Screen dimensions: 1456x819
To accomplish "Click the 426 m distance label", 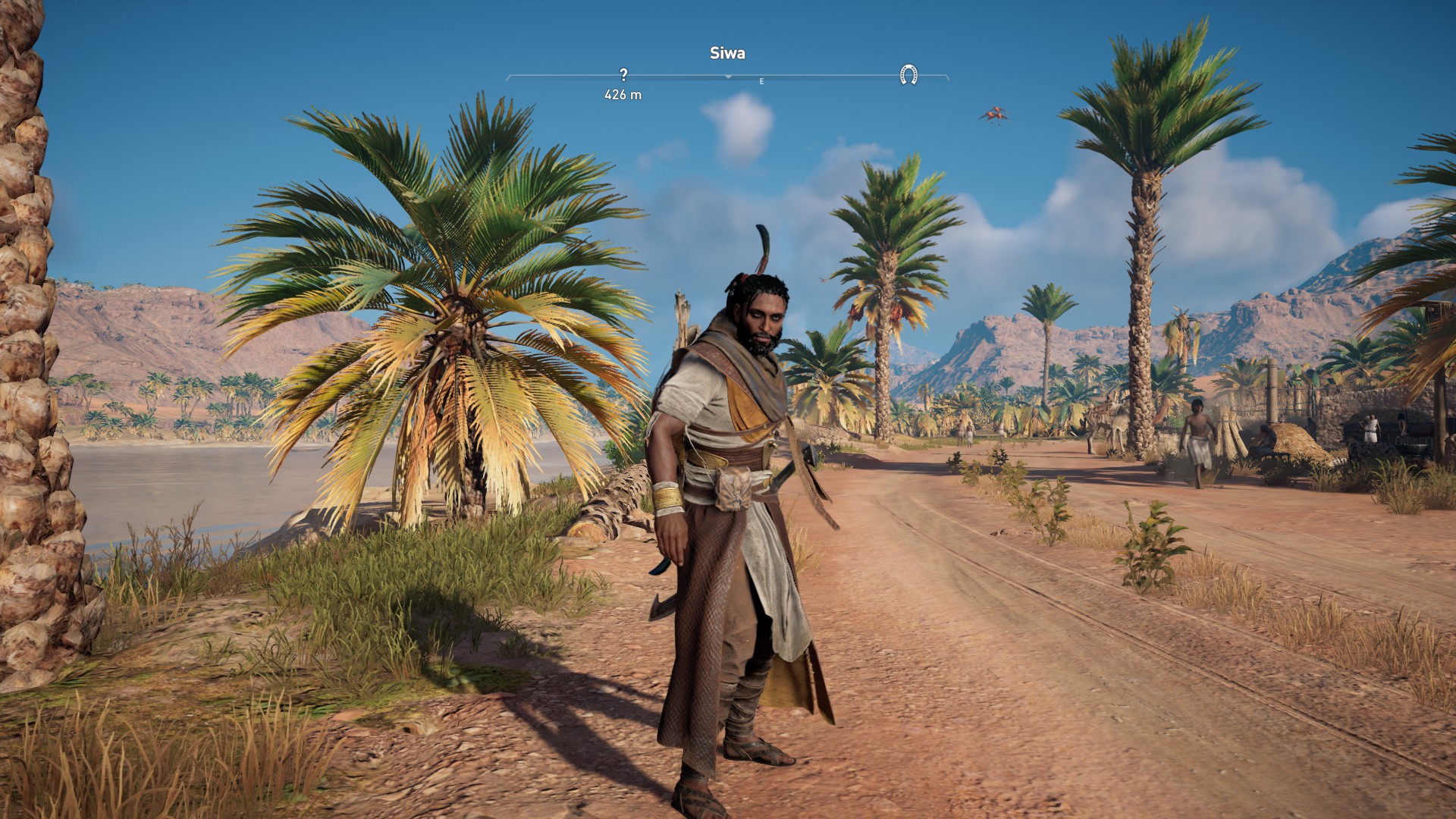I will [623, 95].
